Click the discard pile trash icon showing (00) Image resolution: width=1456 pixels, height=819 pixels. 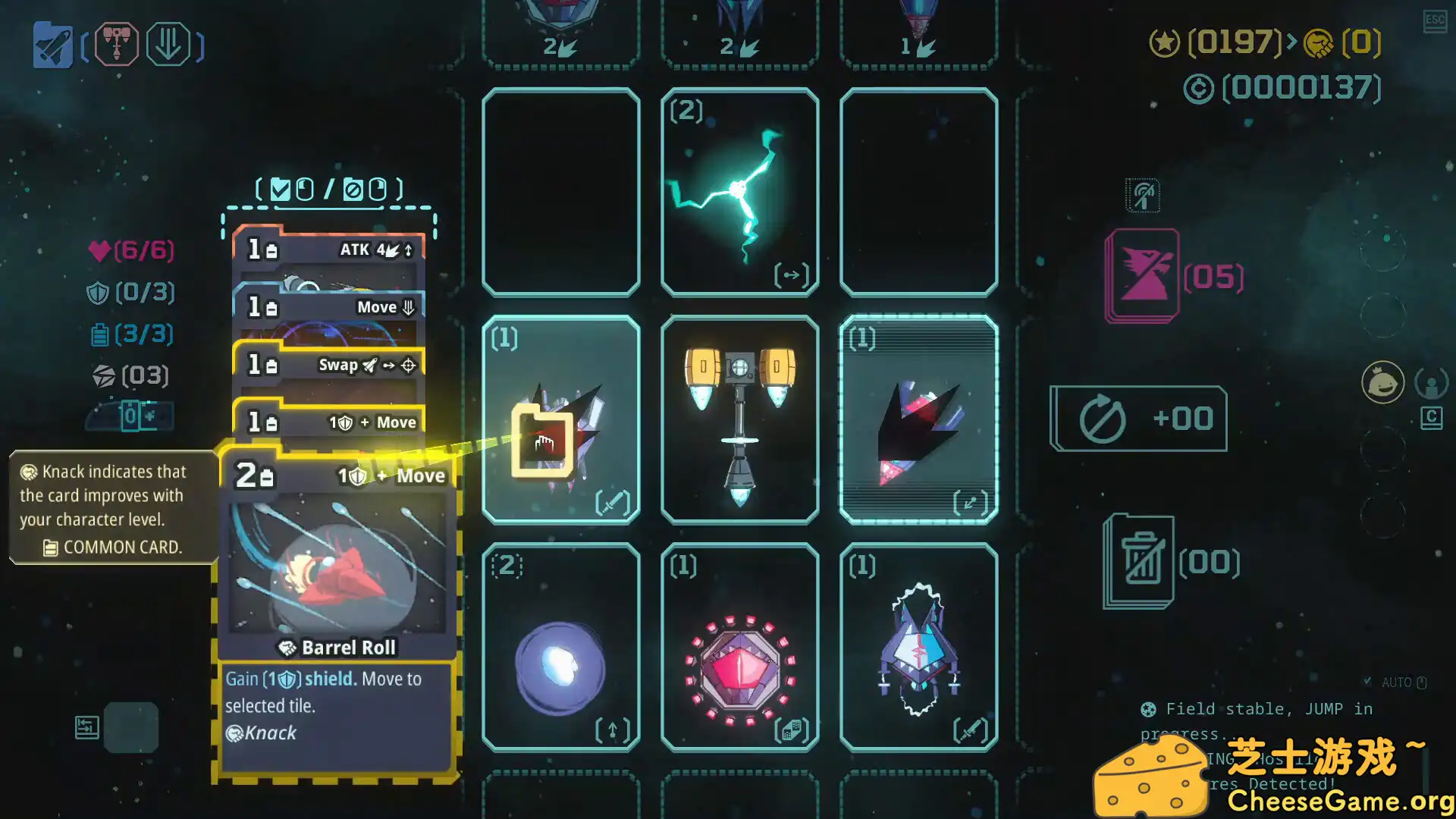tap(1140, 557)
